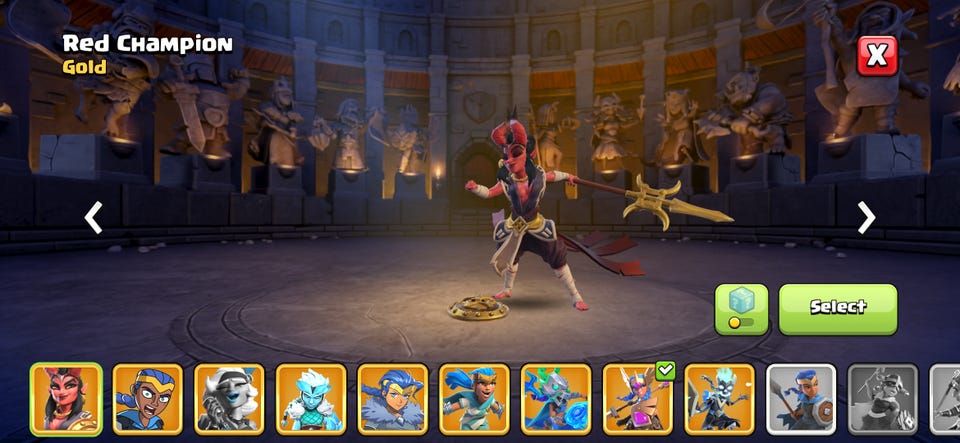Viewport: 960px width, 443px height.
Task: Select the running teal-haired champion skin
Action: pyautogui.click(x=474, y=399)
